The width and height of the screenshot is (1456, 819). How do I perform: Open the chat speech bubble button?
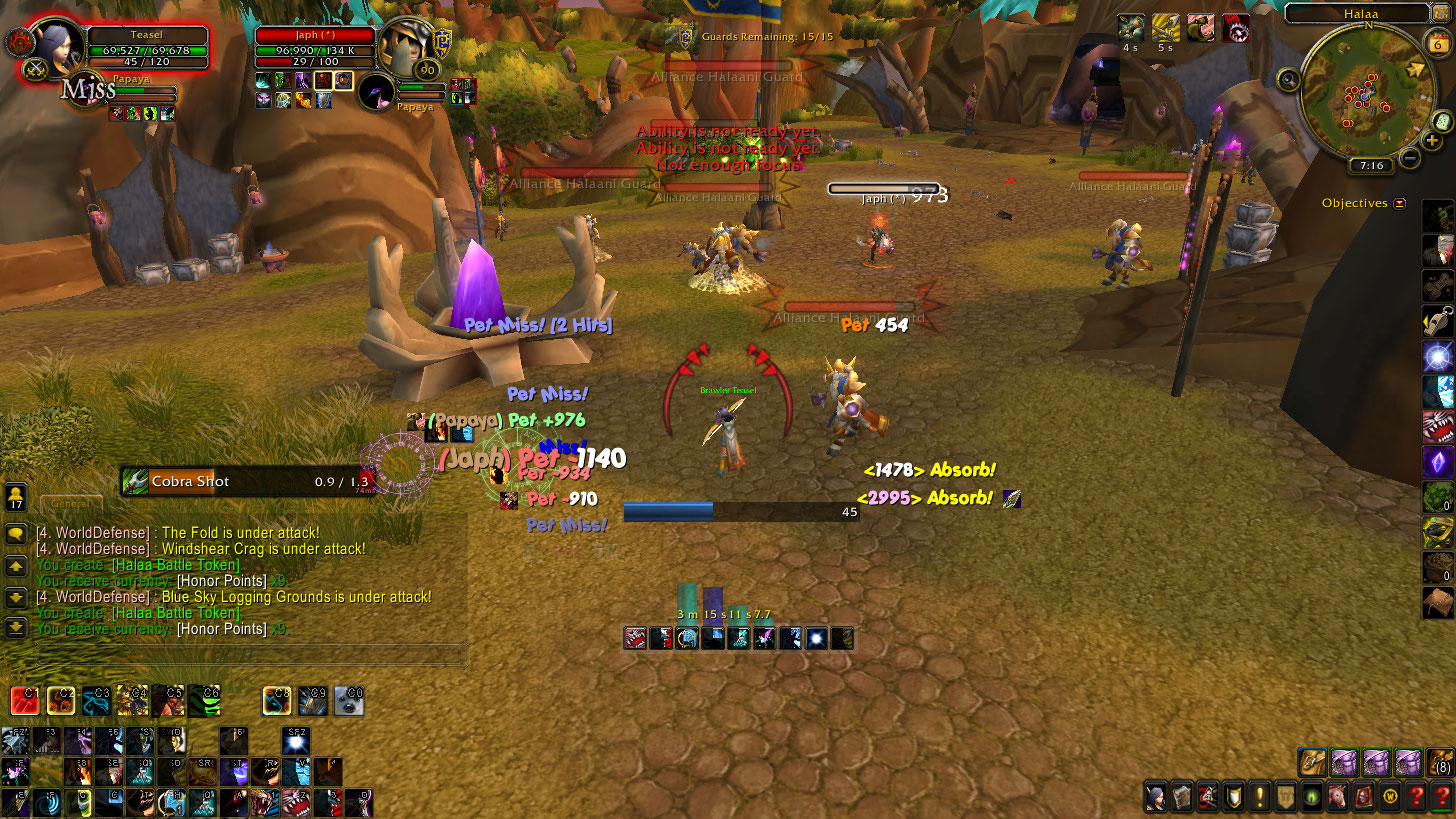click(x=16, y=534)
